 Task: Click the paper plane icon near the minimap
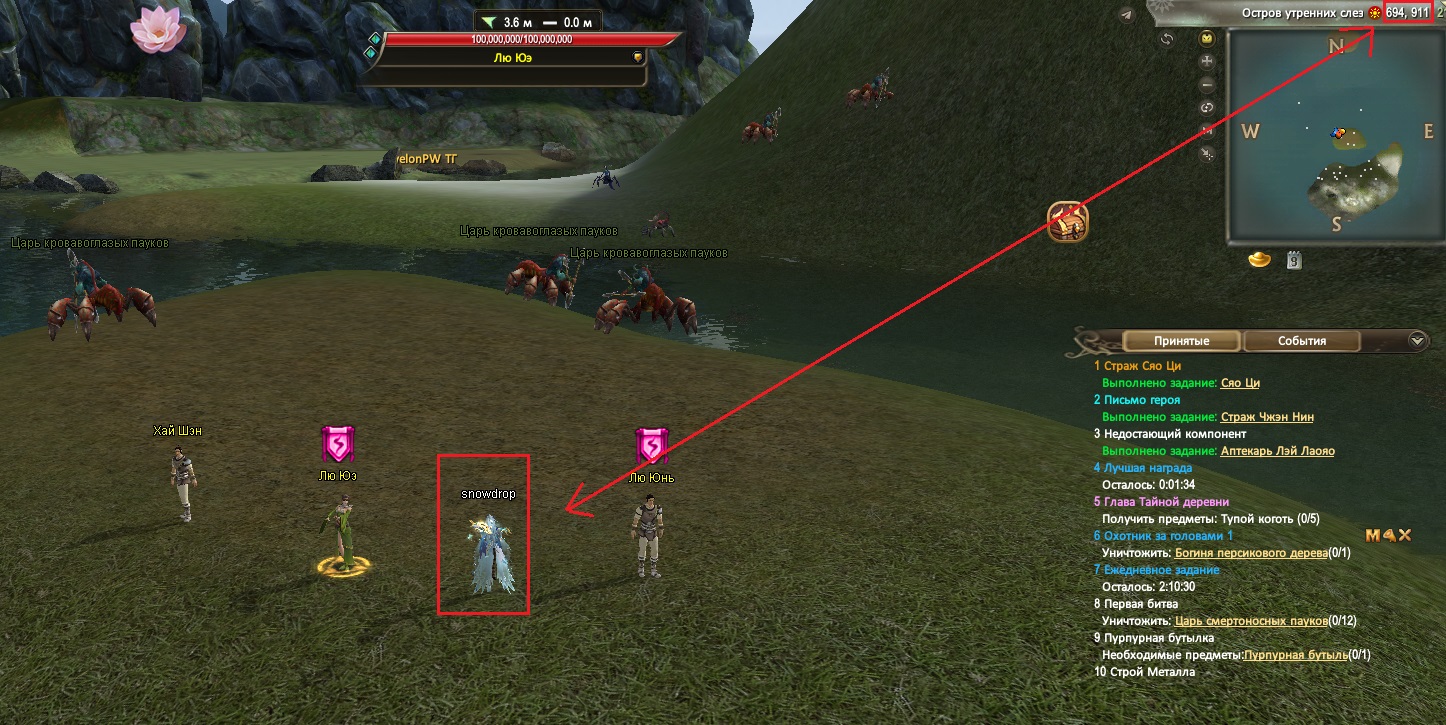point(1127,15)
